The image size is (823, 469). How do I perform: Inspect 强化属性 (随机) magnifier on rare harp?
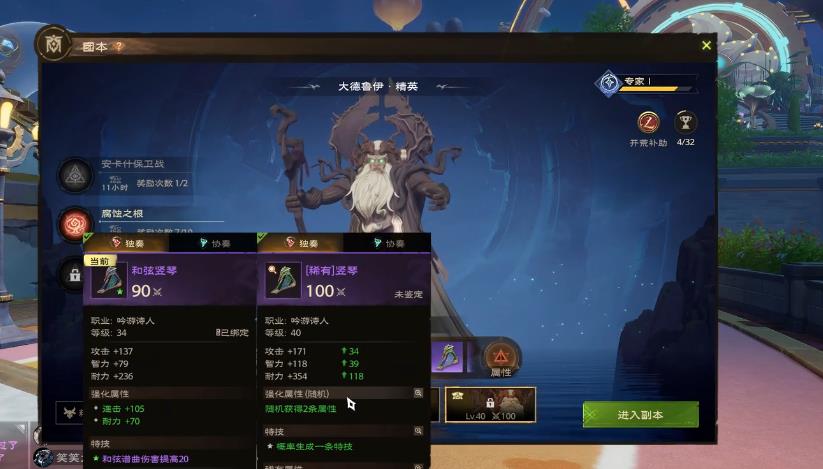(418, 394)
